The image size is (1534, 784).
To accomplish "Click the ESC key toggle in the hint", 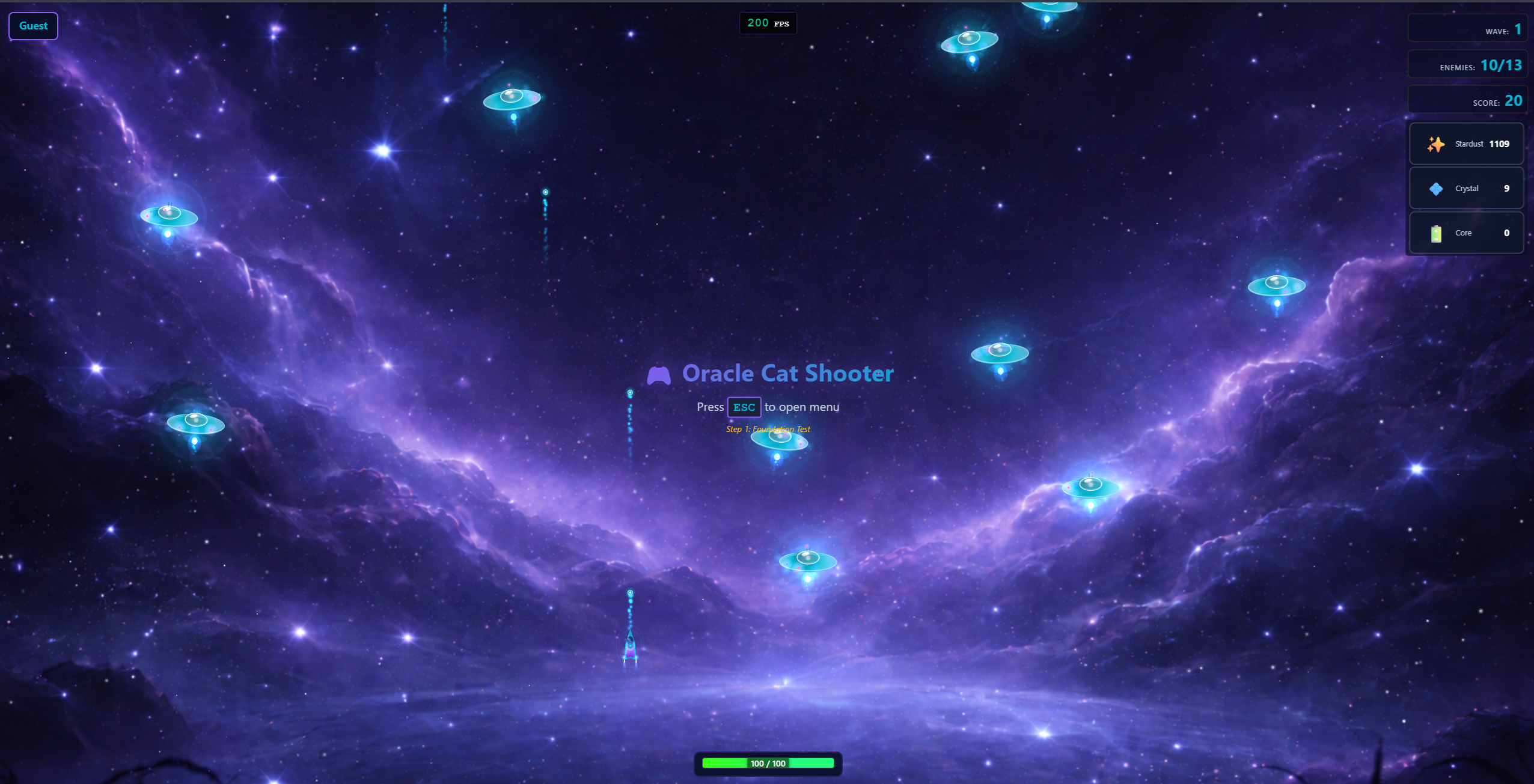I will 744,407.
